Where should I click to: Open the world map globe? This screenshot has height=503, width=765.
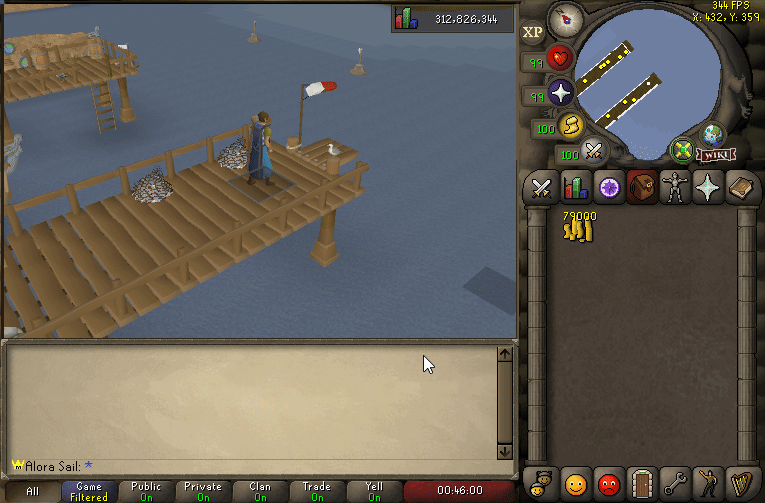tap(713, 134)
